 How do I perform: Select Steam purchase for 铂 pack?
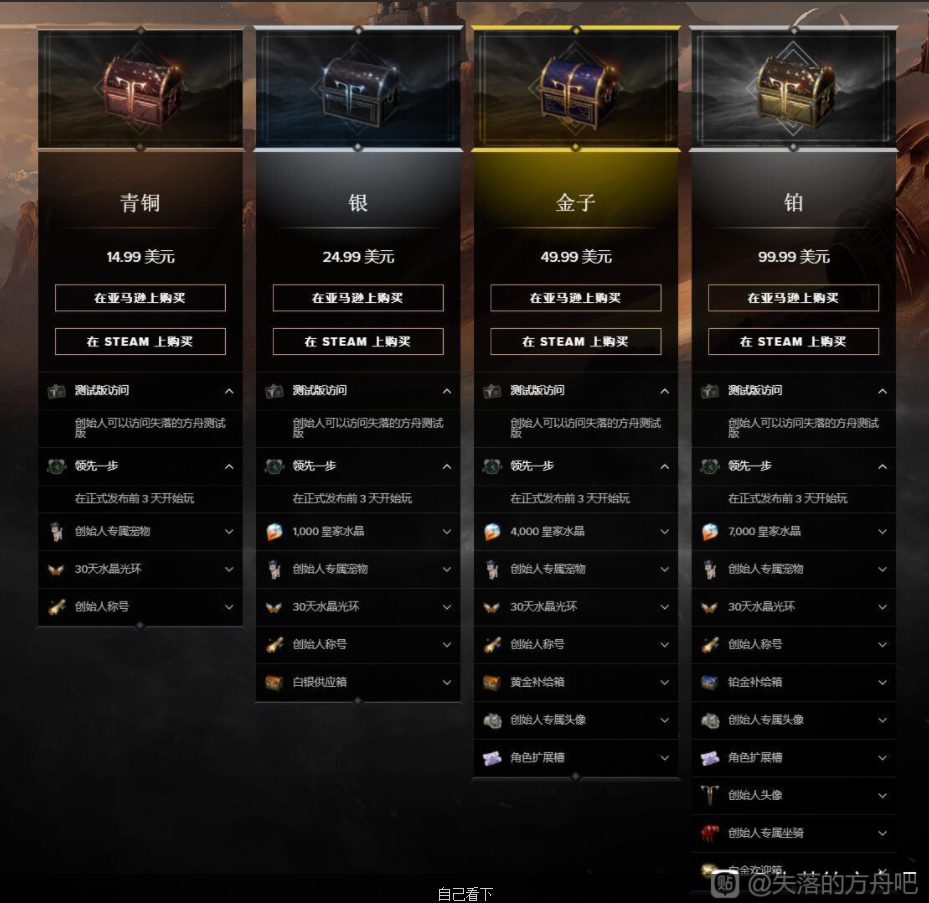(x=793, y=341)
